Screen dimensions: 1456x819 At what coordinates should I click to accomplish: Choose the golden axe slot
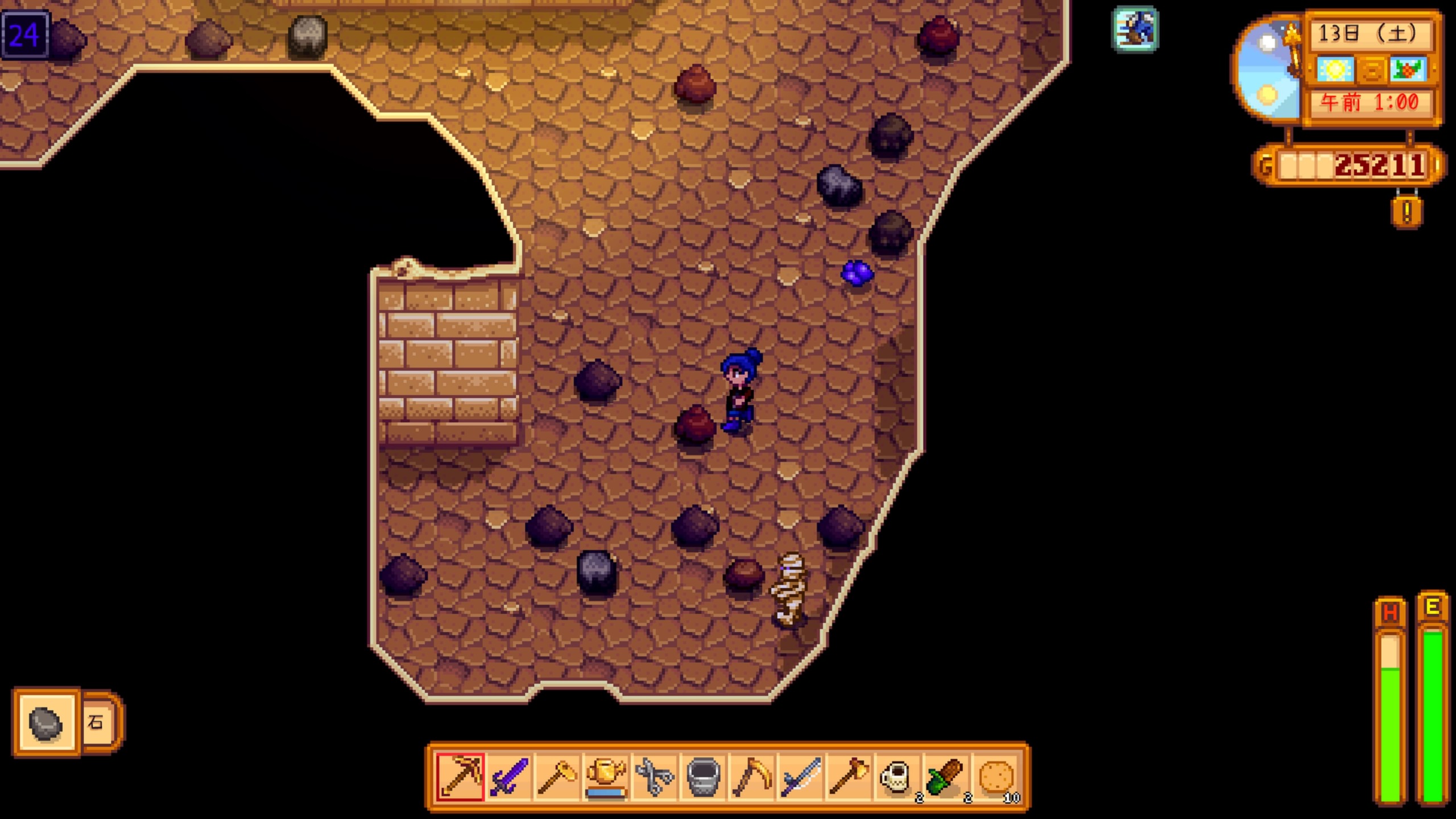(849, 777)
